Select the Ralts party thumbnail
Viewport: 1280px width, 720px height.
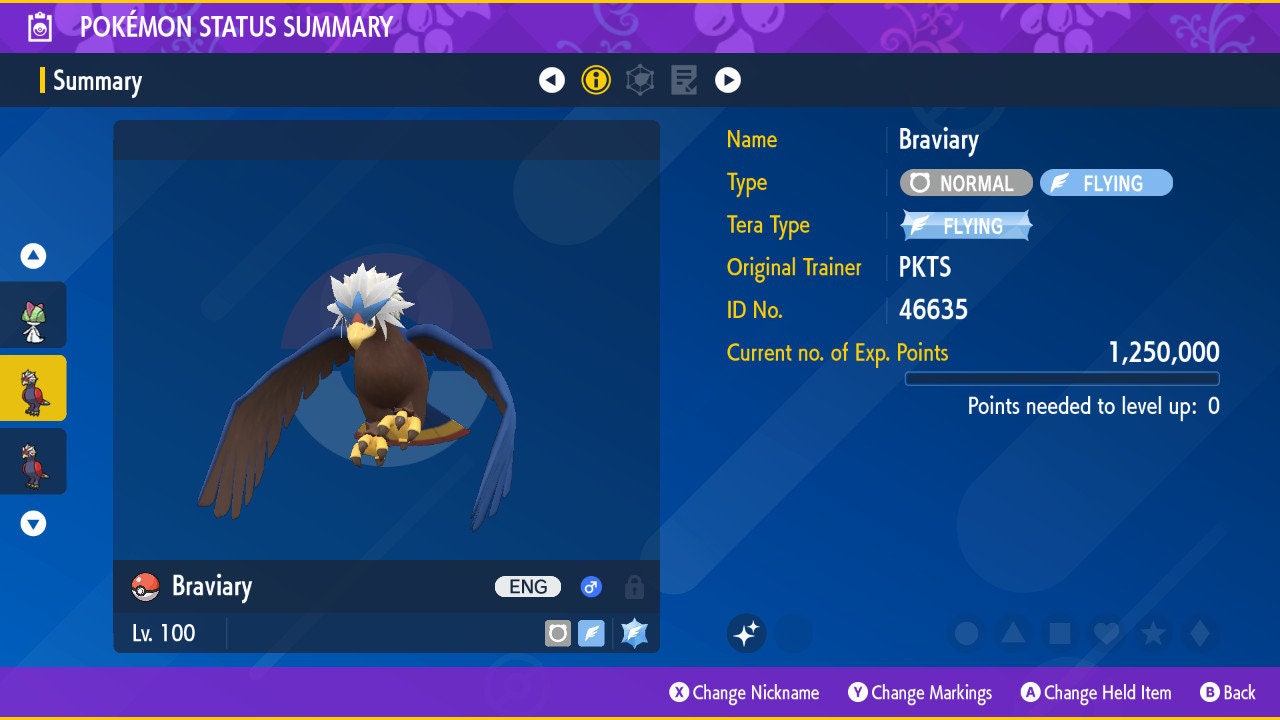click(x=34, y=315)
